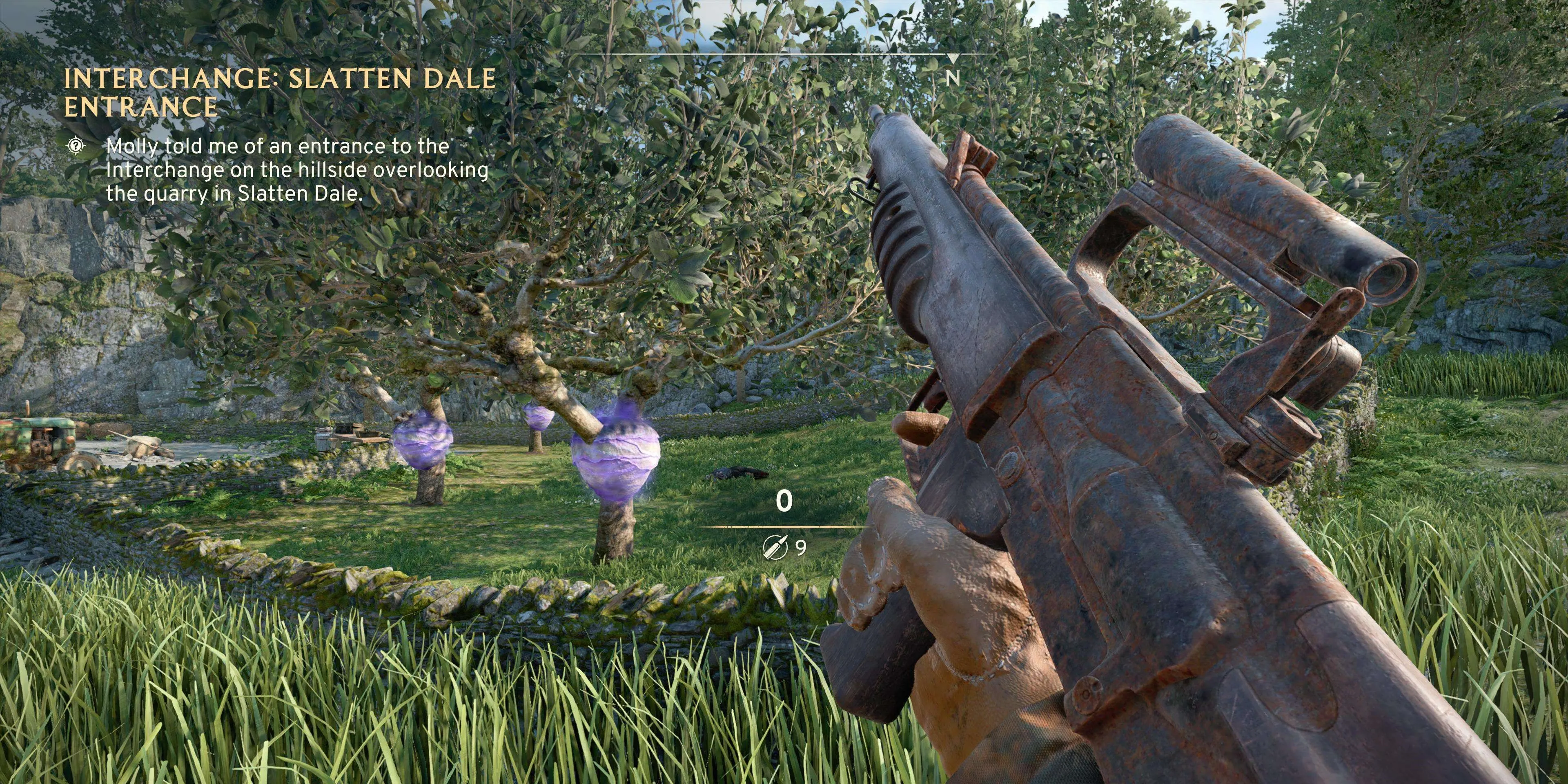Screen dimensions: 1568x784
Task: Select the Interchange: Slatten Dale Entrance quest title
Action: point(280,93)
